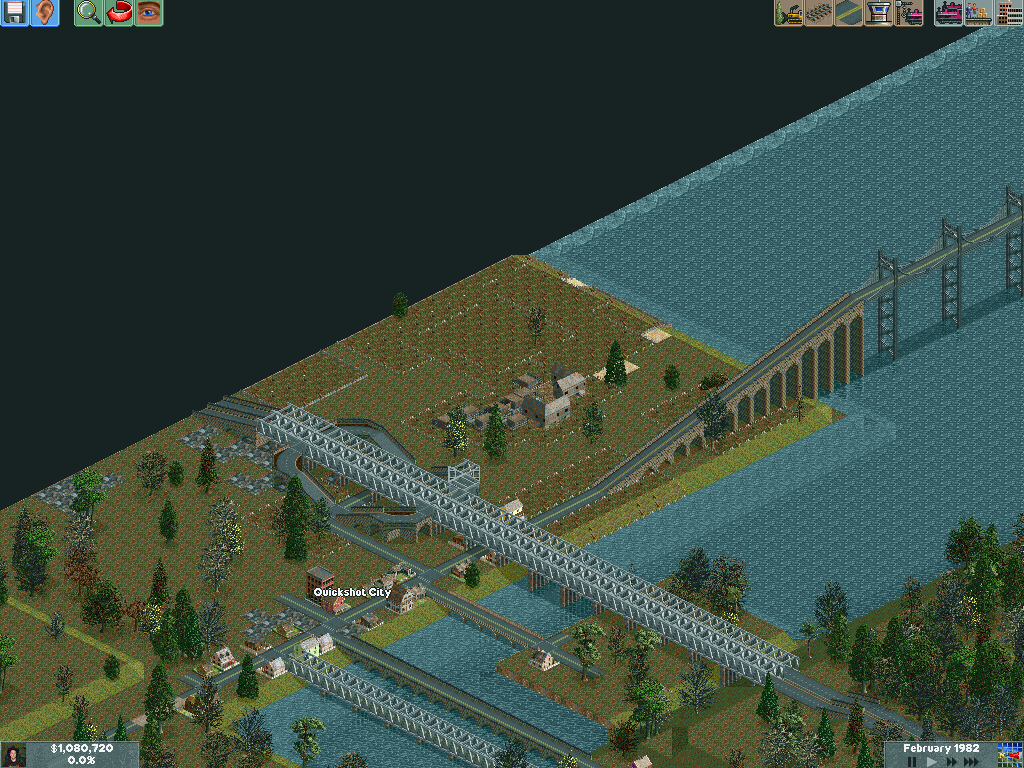Select the bulldozer terraform tool
Viewport: 1024px width, 768px height.
[789, 13]
